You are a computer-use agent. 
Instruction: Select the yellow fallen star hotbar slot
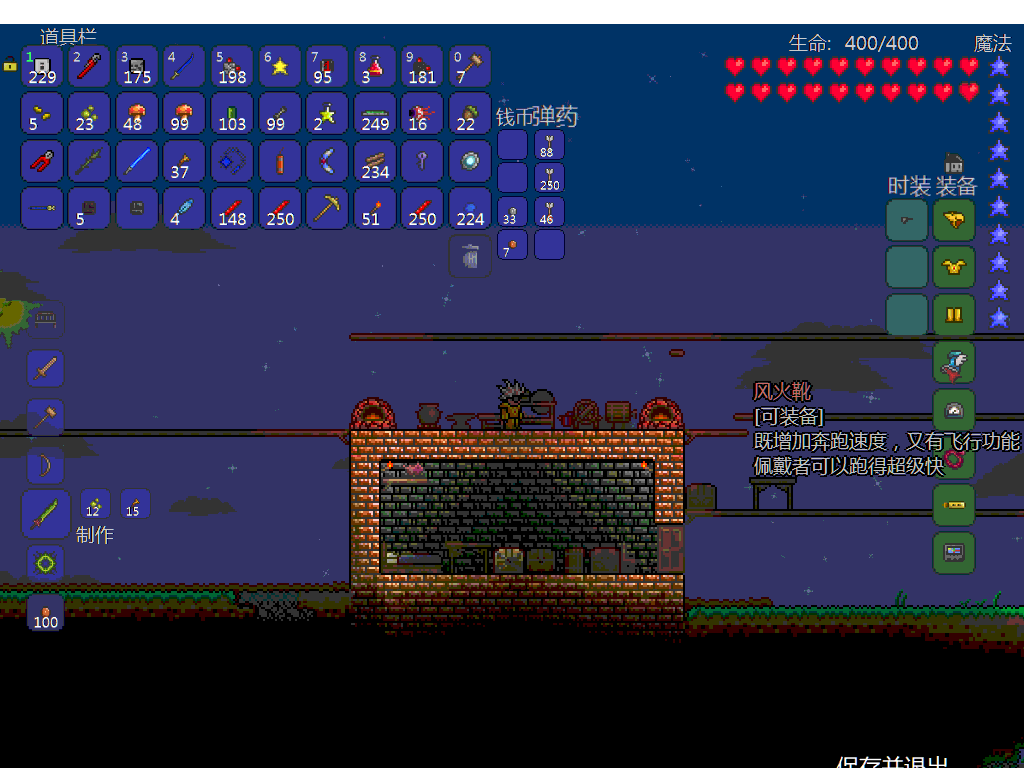pyautogui.click(x=280, y=66)
